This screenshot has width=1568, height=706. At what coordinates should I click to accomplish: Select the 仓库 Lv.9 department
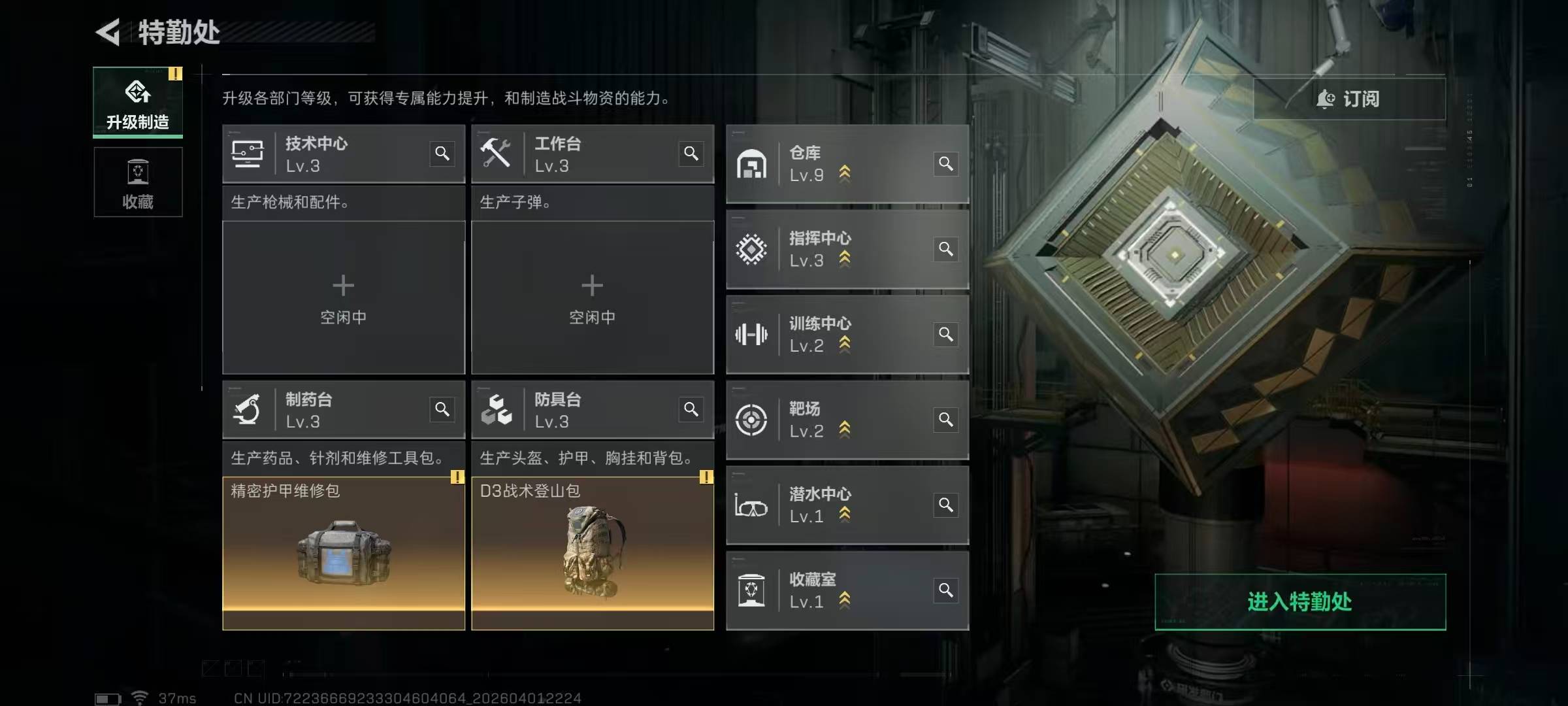(x=830, y=163)
